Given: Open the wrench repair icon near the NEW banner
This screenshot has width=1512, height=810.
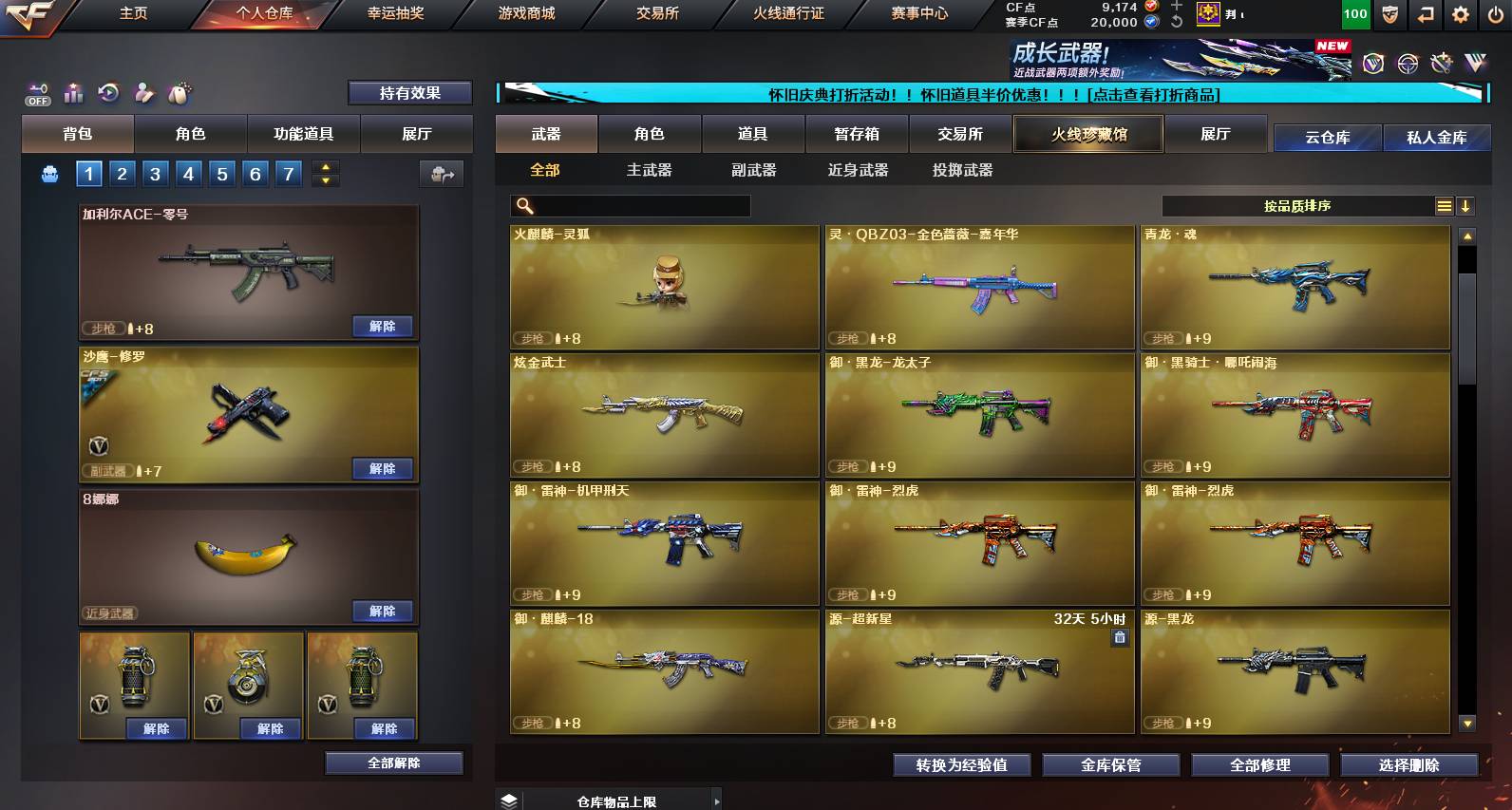Looking at the screenshot, I should tap(1442, 63).
